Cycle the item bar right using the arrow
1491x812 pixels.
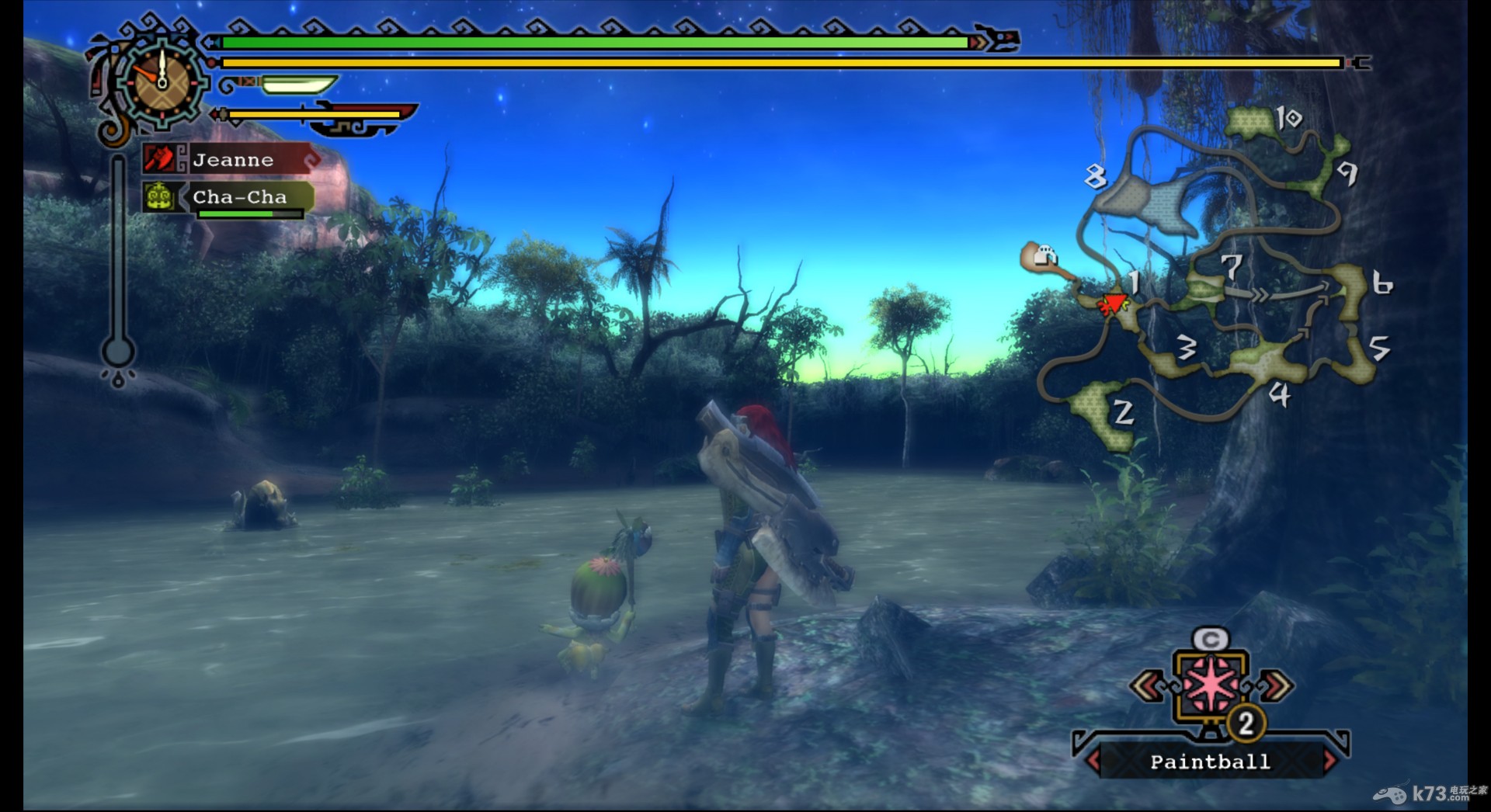click(1276, 686)
